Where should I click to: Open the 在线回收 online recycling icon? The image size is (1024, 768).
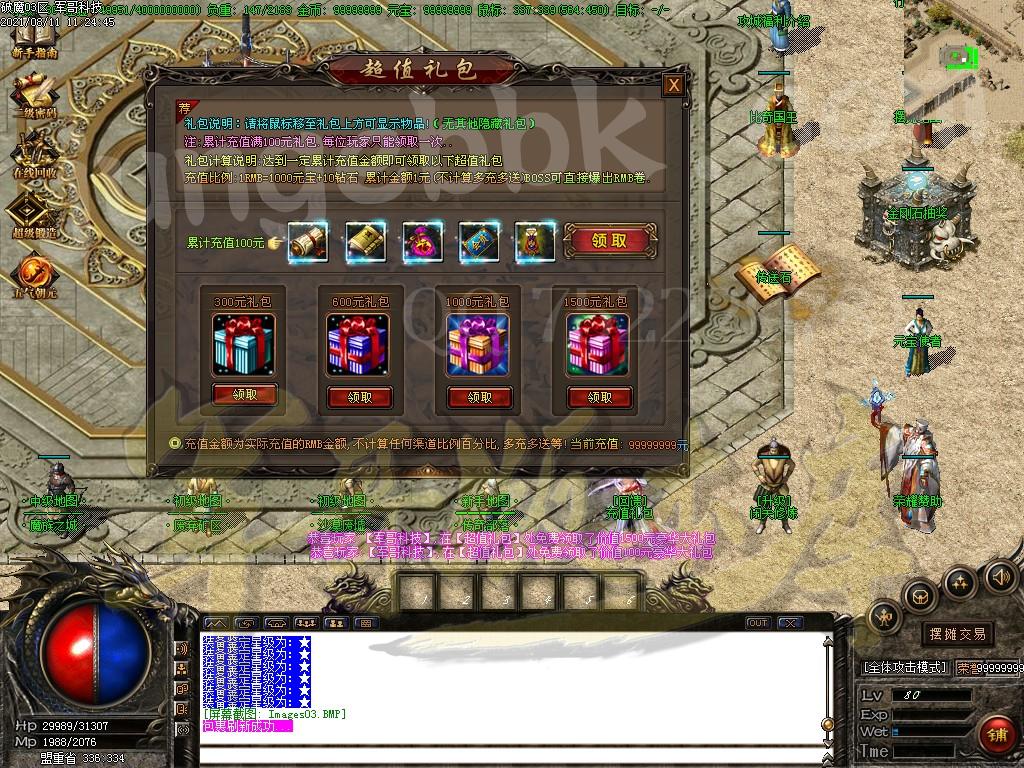click(x=33, y=155)
